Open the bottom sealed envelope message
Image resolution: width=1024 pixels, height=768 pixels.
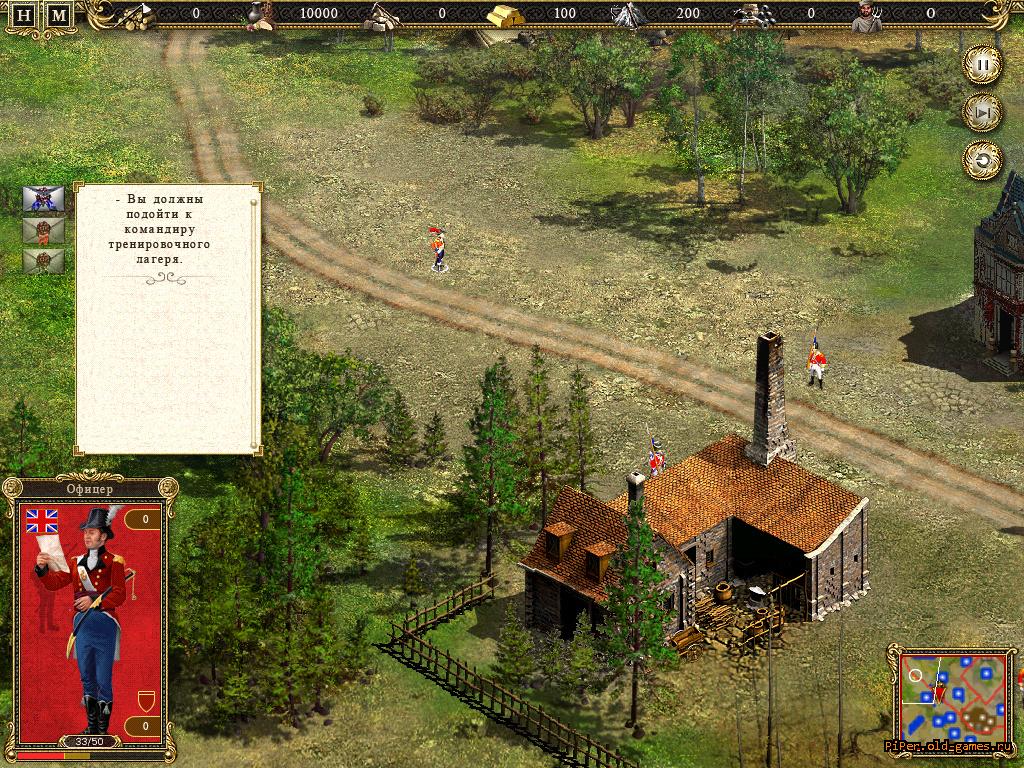43,262
